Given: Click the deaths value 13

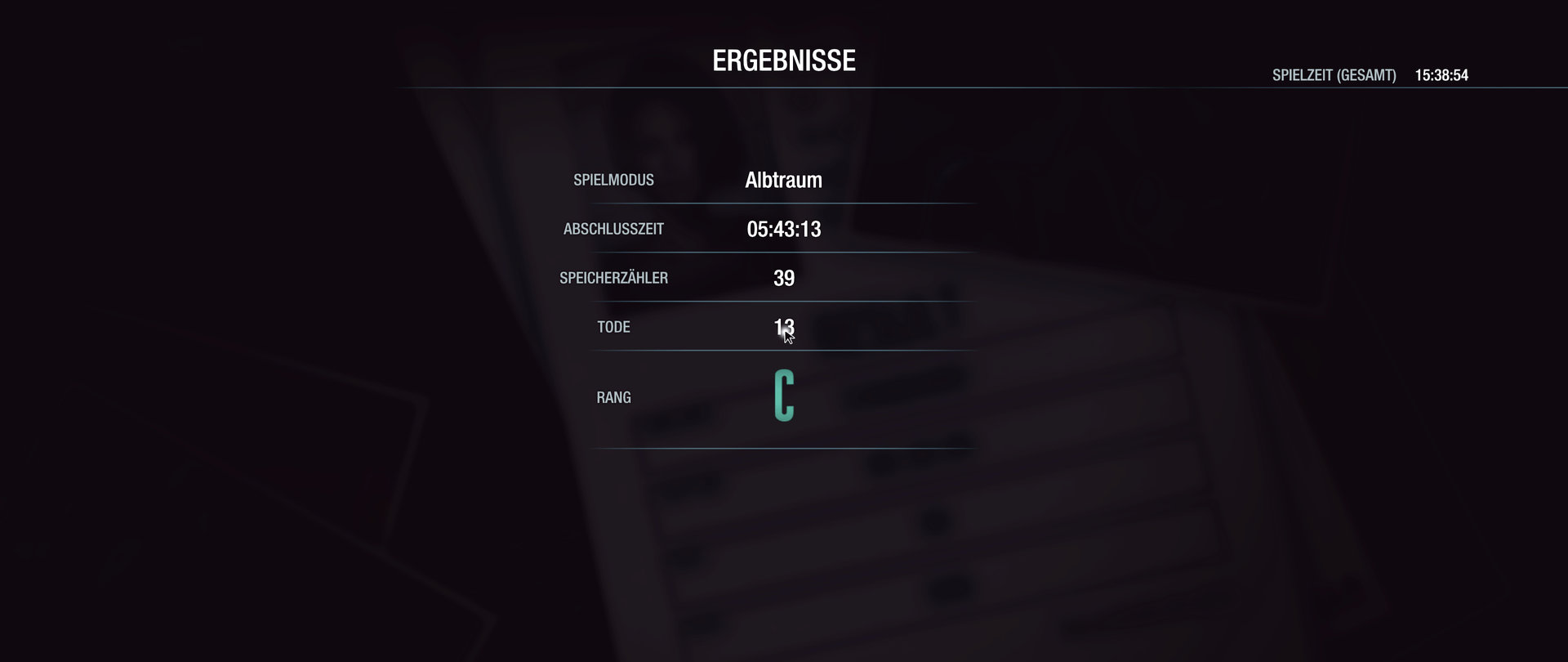Looking at the screenshot, I should 783,326.
